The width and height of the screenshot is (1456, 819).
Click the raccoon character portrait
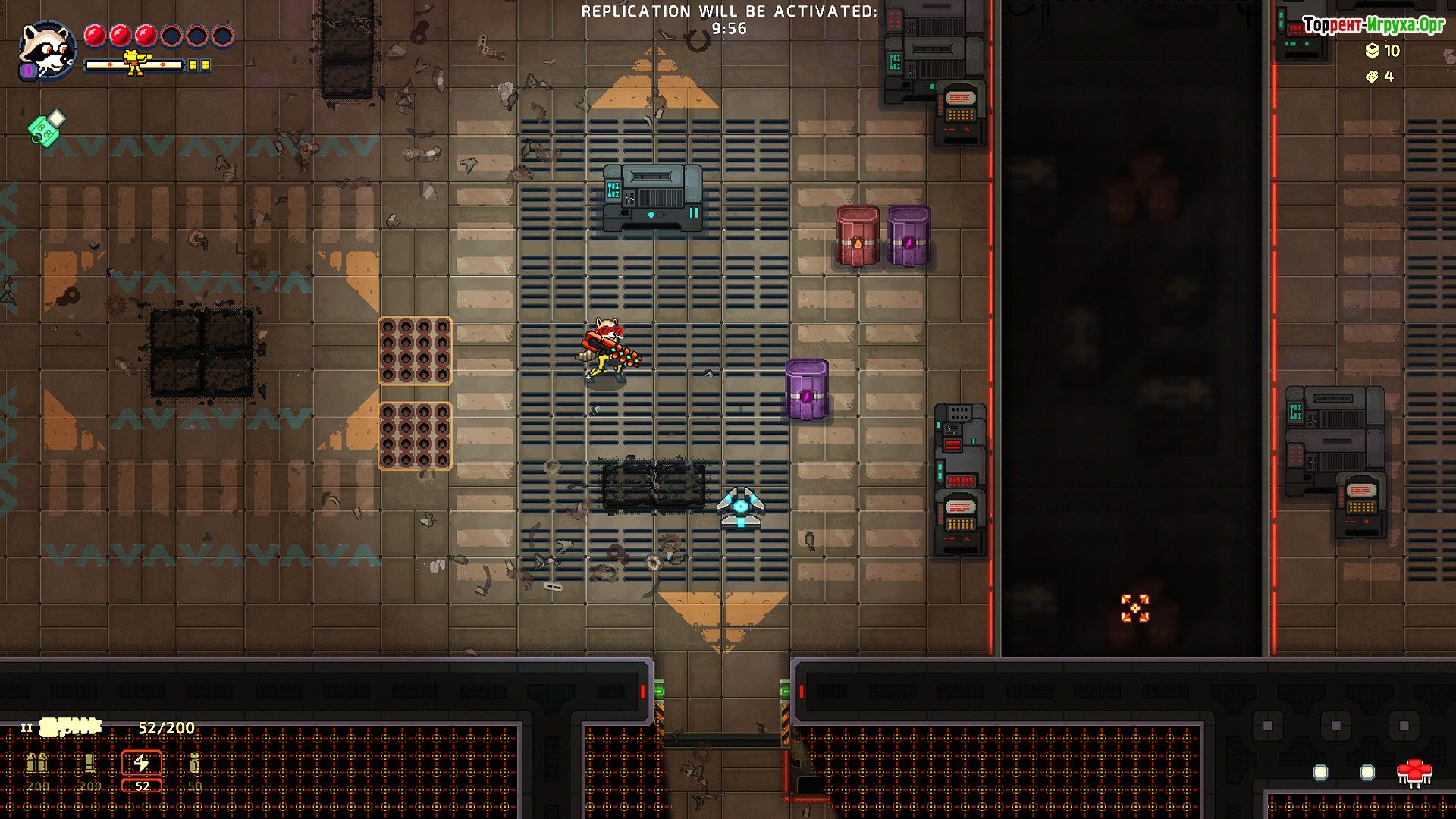[46, 50]
